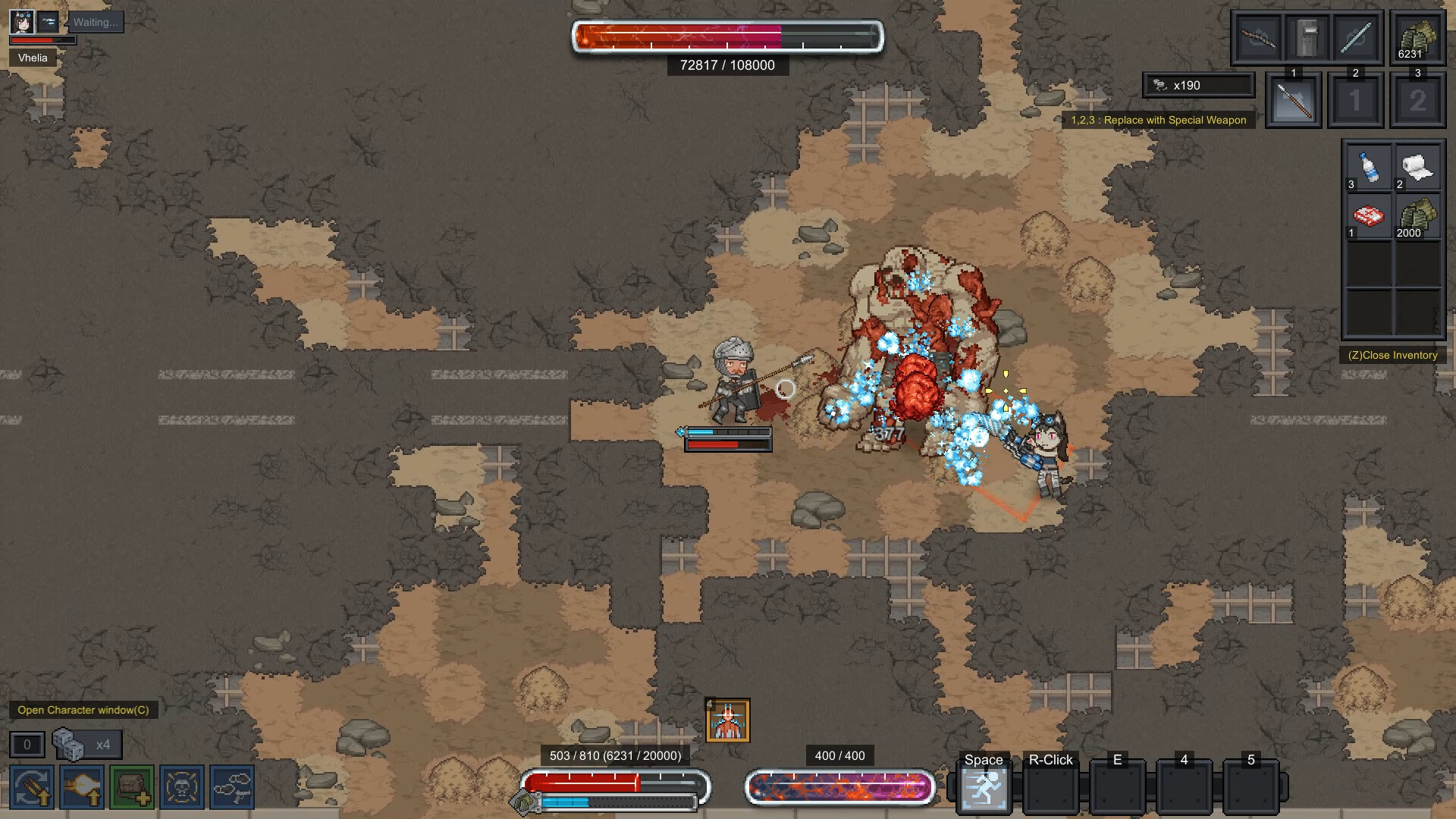Select the water bottle in inventory

(1369, 167)
